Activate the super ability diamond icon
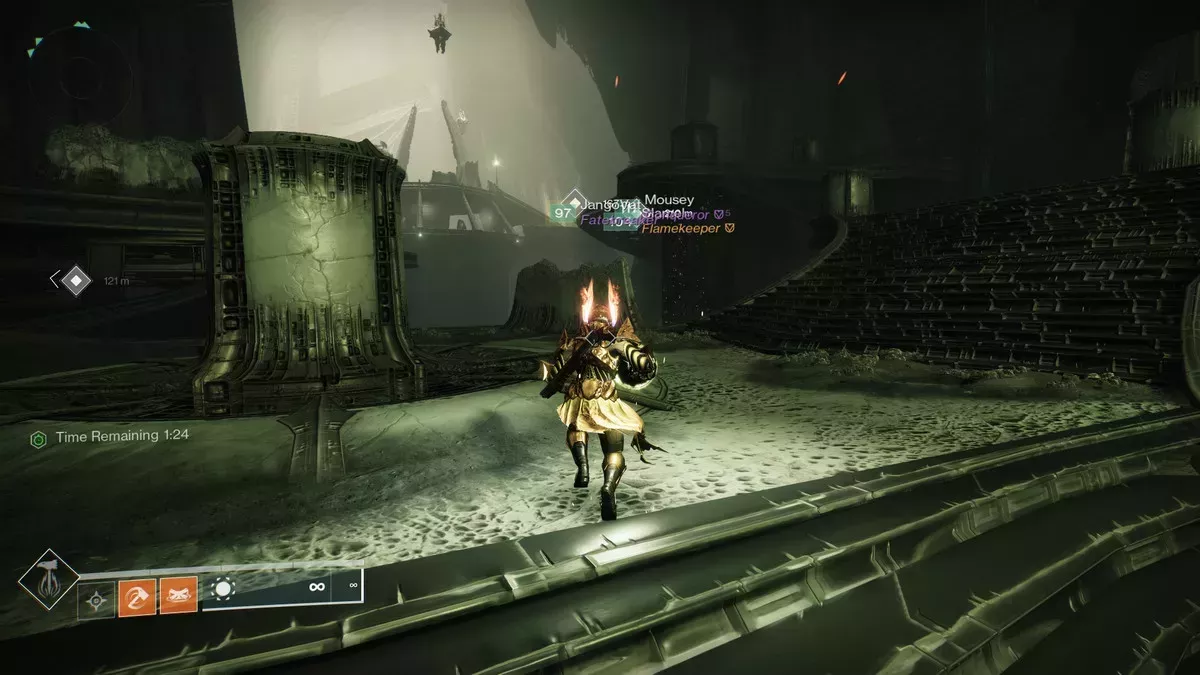The width and height of the screenshot is (1200, 675). (x=48, y=581)
